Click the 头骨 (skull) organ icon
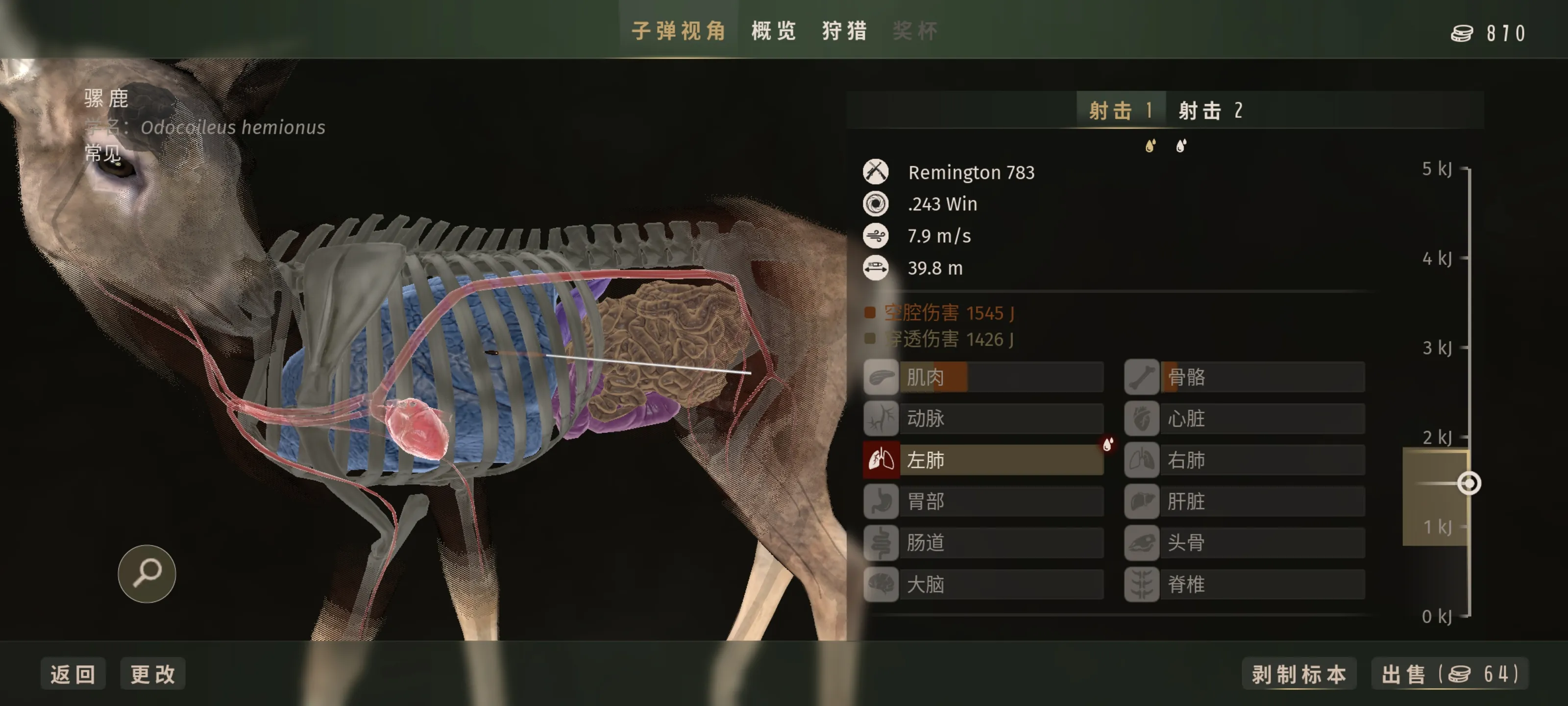Screen dimensions: 1568x706 point(1142,543)
